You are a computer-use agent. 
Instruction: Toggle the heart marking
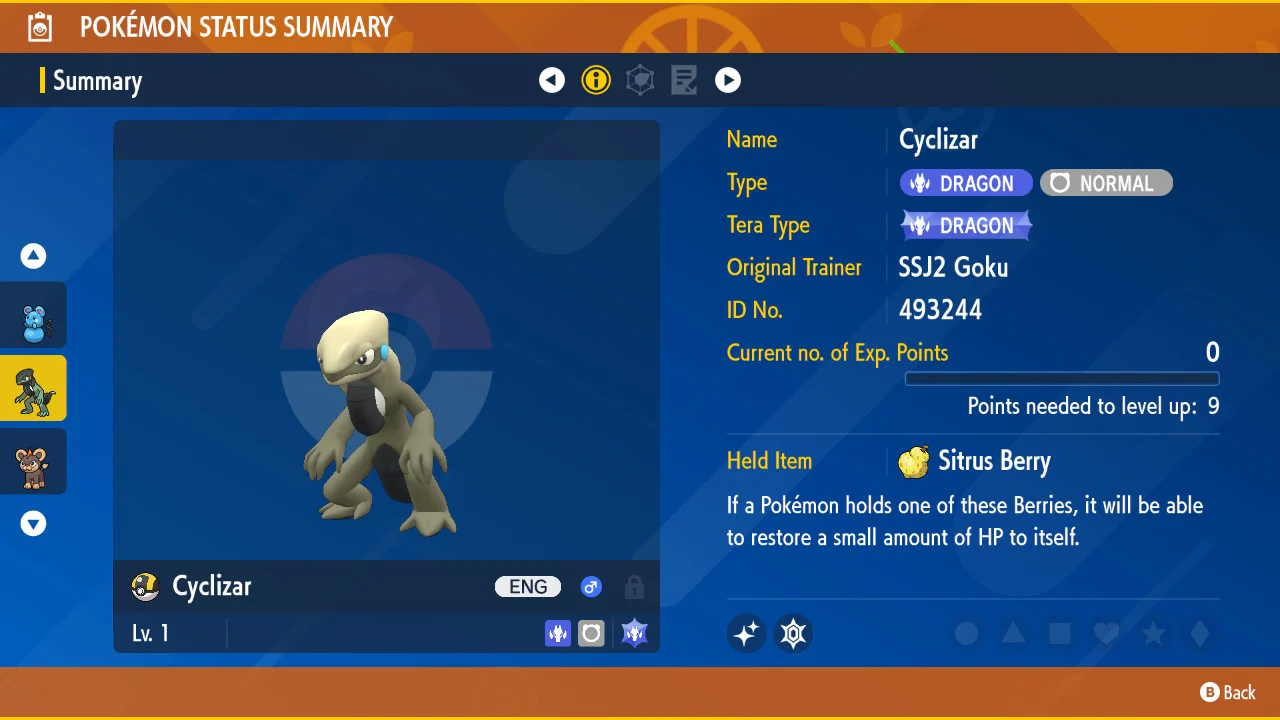[1106, 634]
